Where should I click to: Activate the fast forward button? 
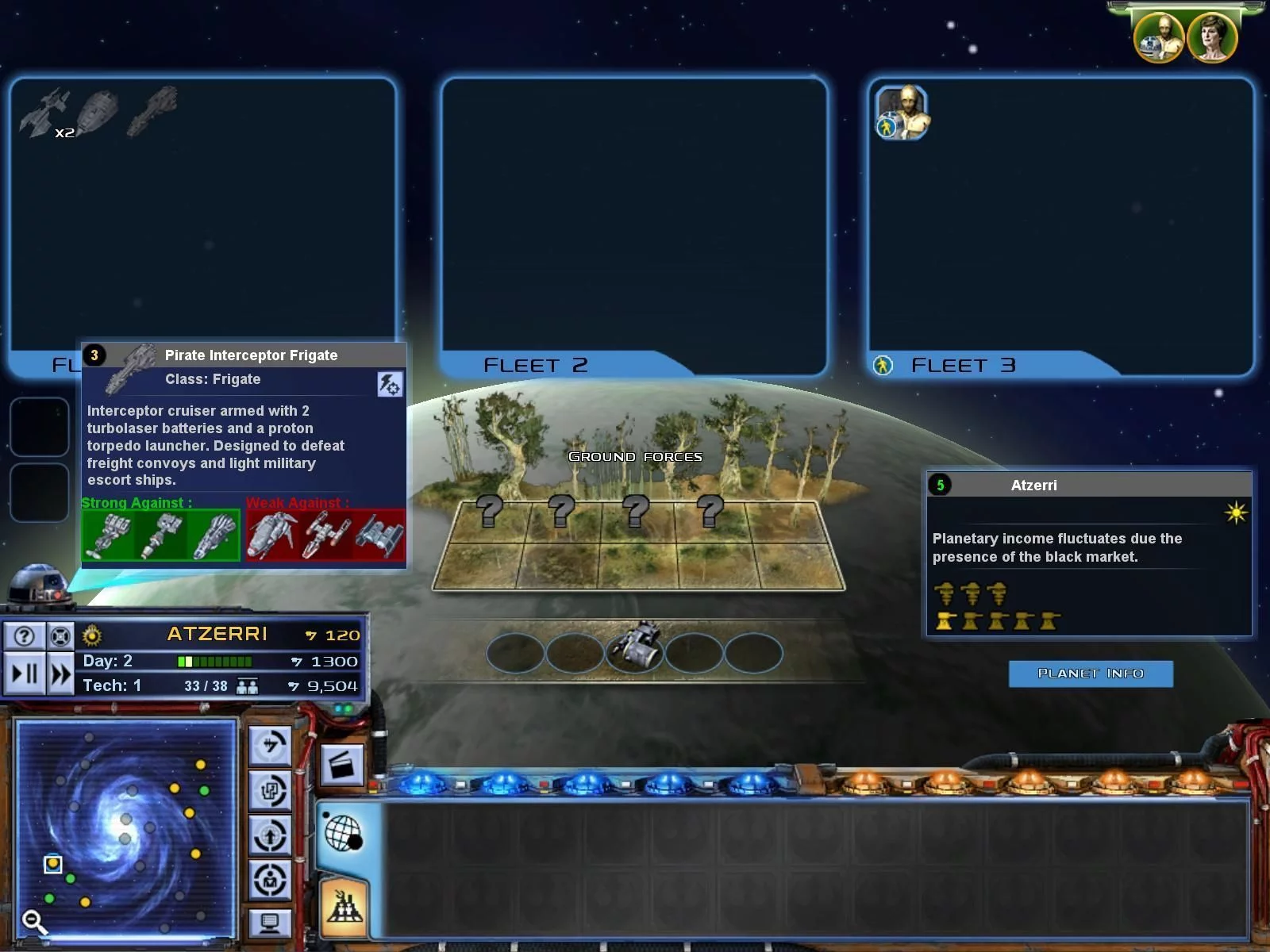(x=60, y=674)
